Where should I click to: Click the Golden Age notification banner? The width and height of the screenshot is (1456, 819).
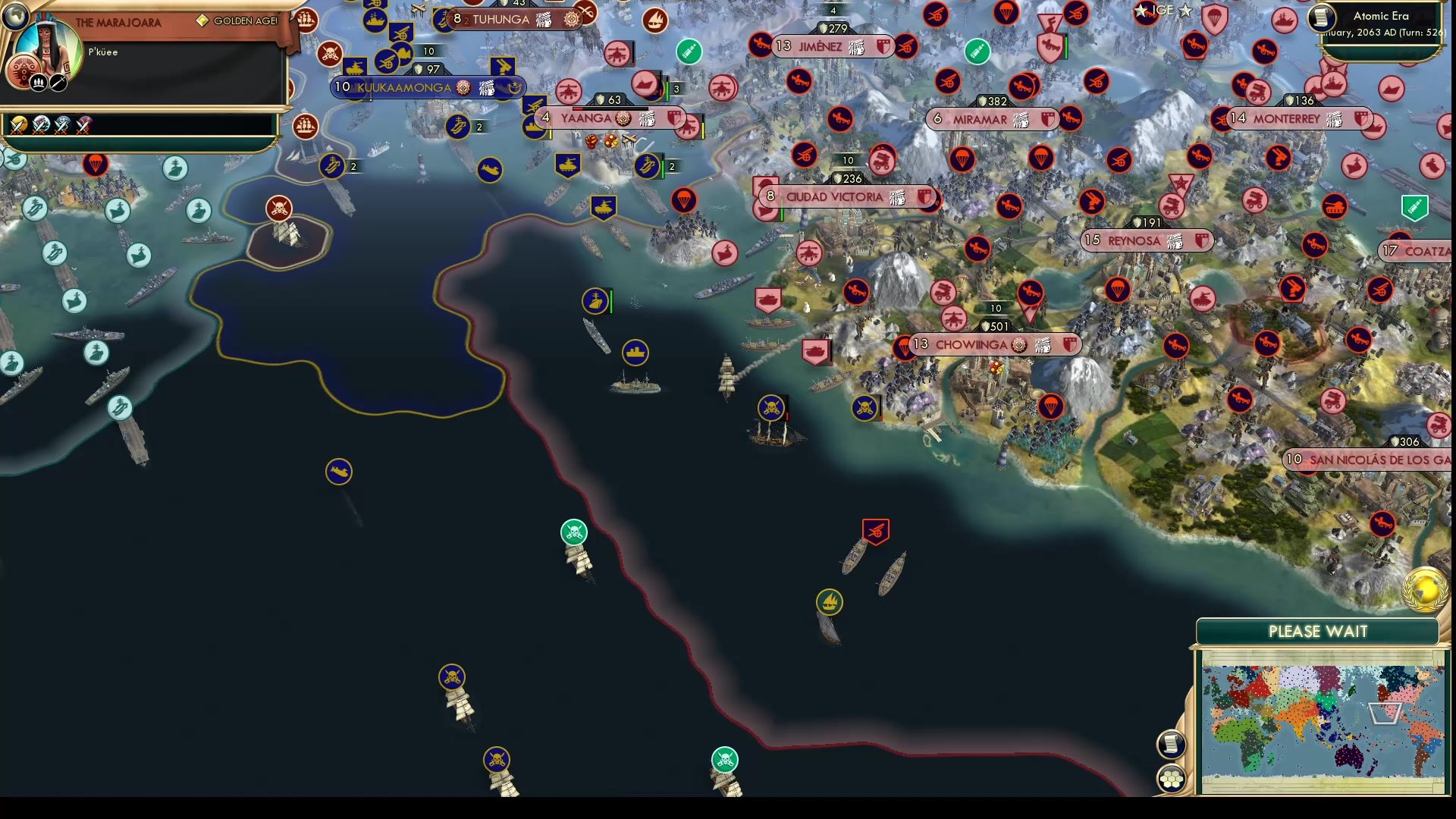235,21
